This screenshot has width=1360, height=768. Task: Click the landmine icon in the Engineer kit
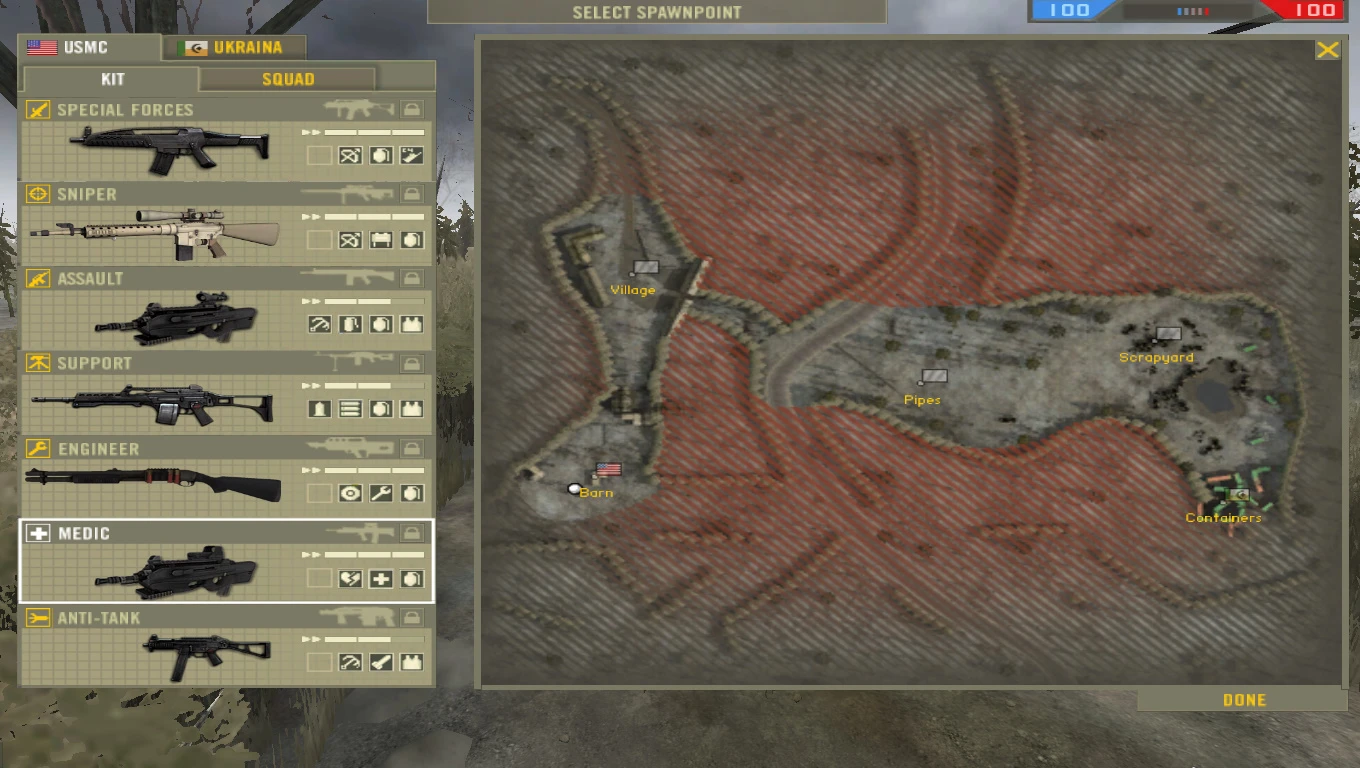[x=350, y=493]
